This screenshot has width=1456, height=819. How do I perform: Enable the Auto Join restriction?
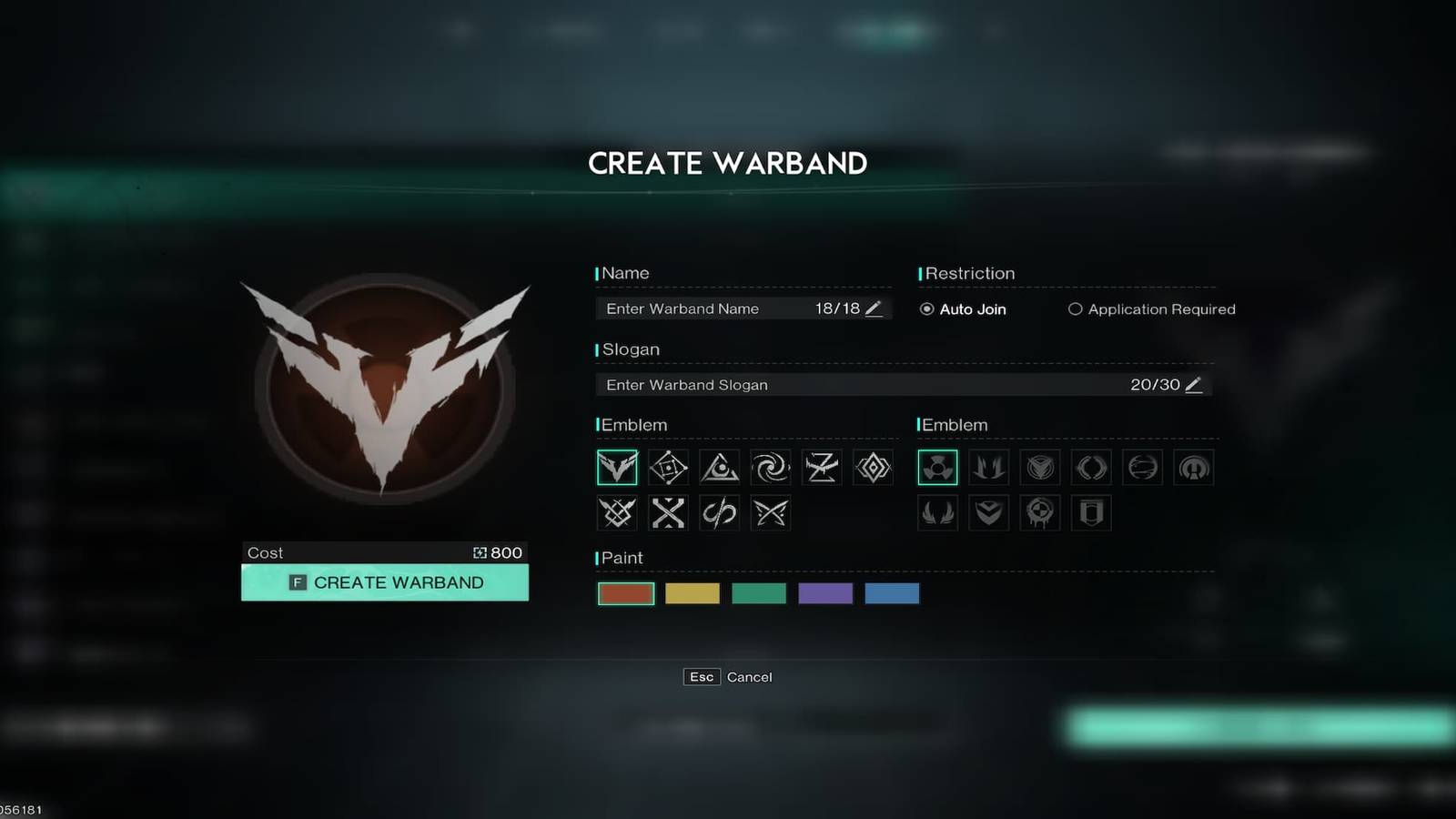click(925, 309)
